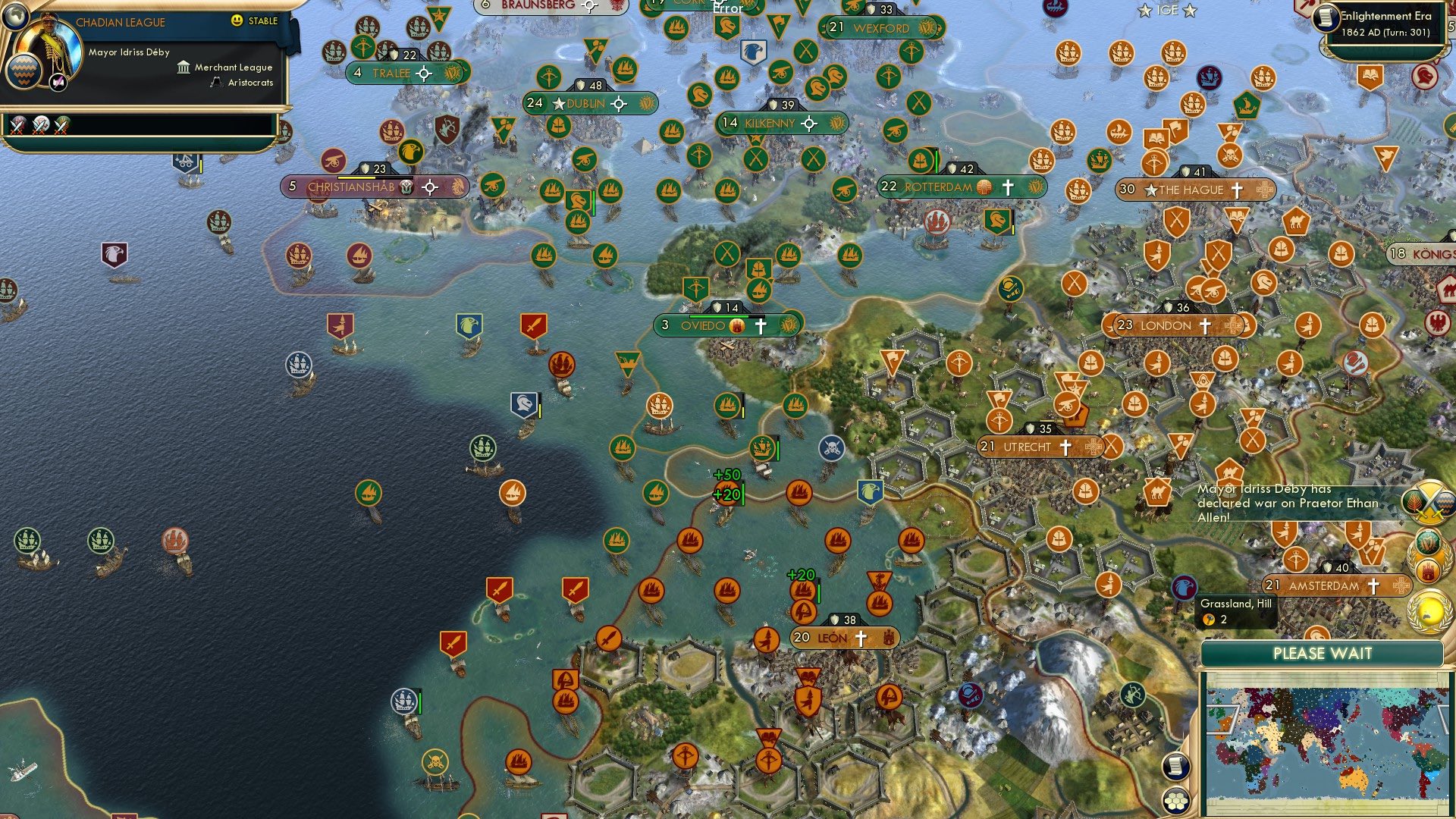Click the 1862 AD turn counter display

[x=1388, y=33]
